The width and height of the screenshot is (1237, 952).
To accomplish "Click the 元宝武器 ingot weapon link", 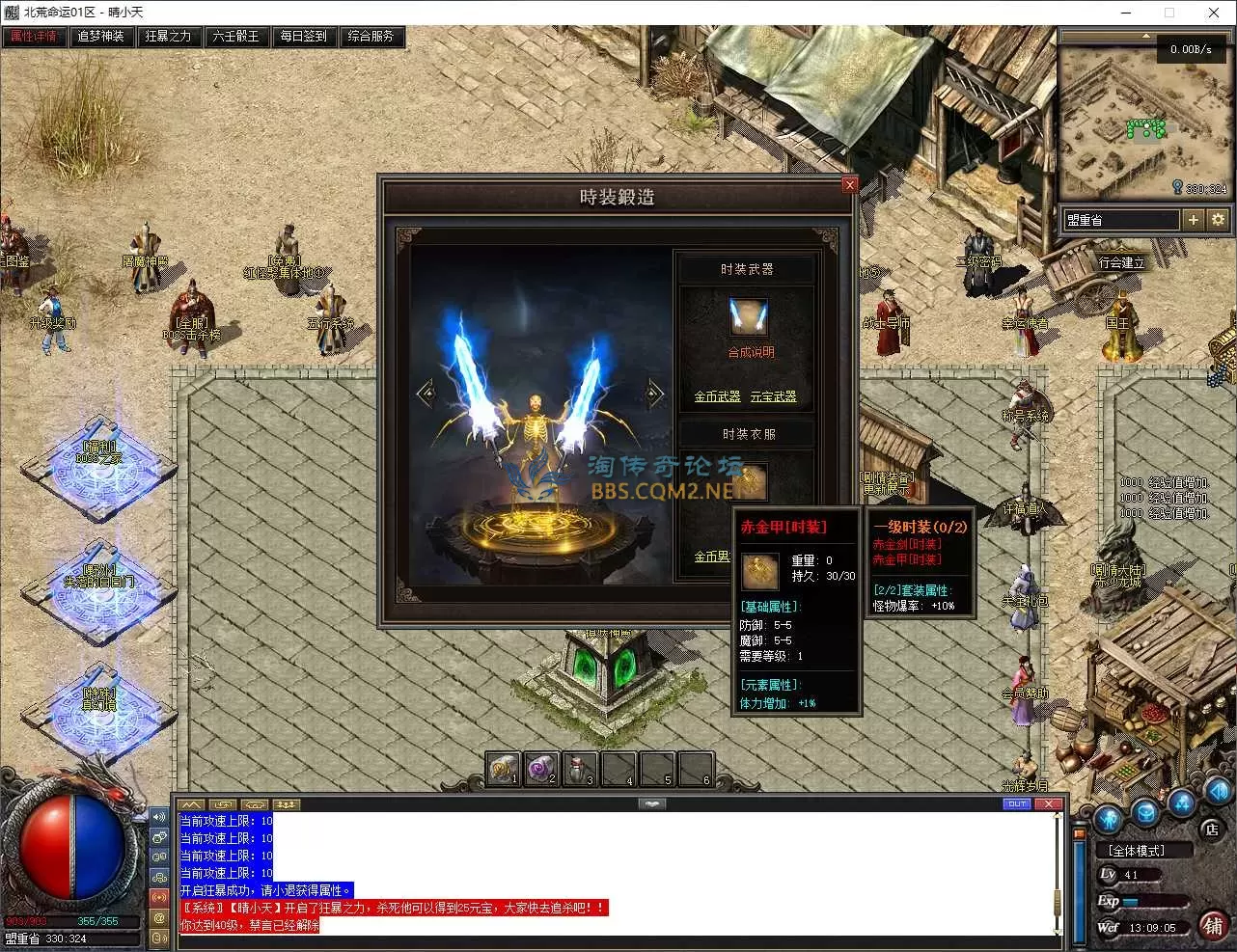I will 773,396.
